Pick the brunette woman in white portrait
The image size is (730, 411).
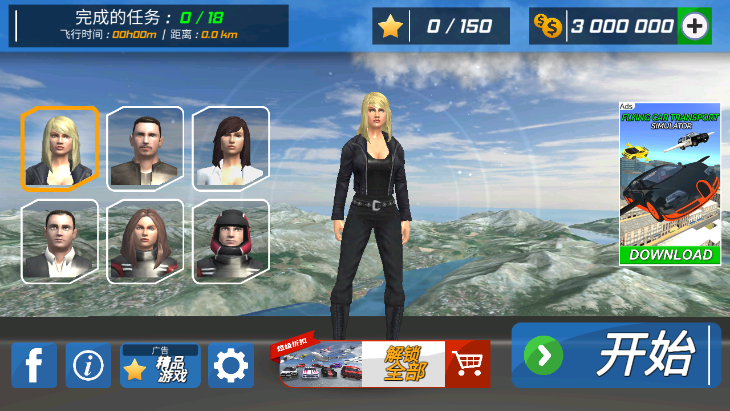click(x=231, y=148)
